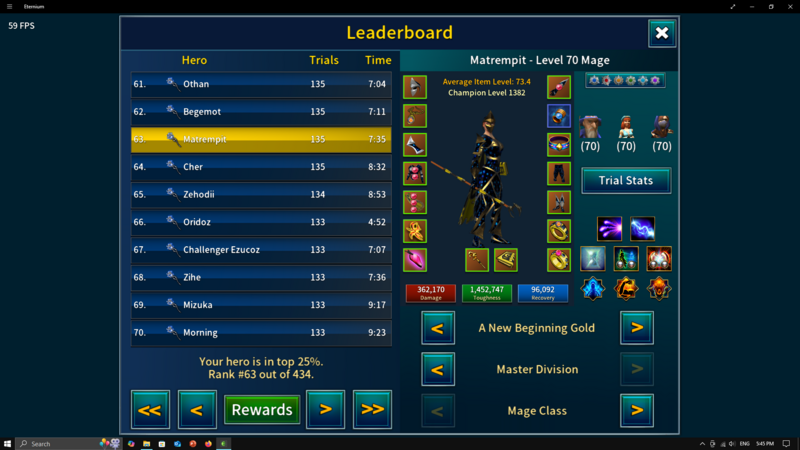This screenshot has height=450, width=800.
Task: Jump to first leaderboard page
Action: 150,409
